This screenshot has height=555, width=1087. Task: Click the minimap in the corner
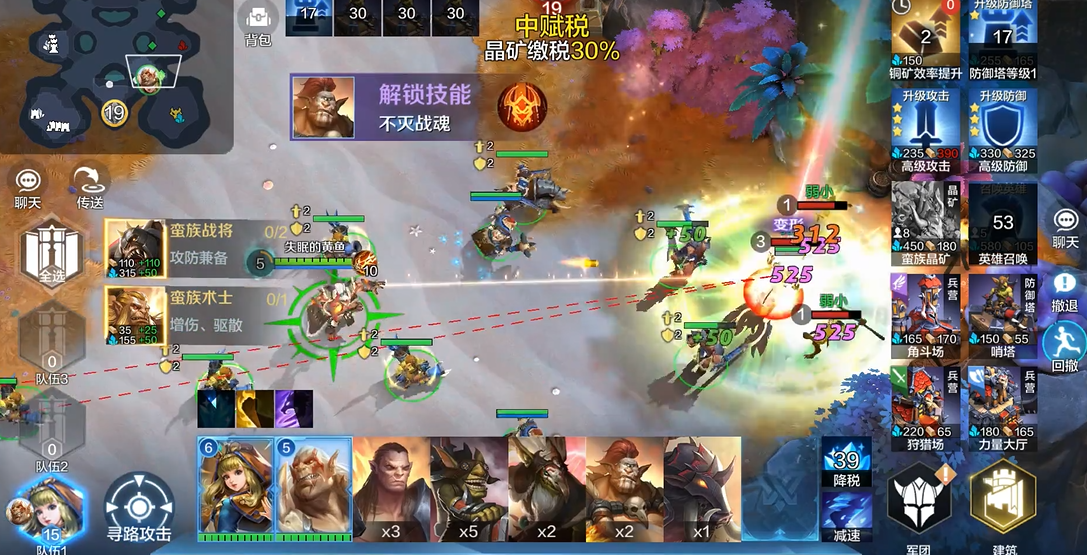(x=115, y=75)
